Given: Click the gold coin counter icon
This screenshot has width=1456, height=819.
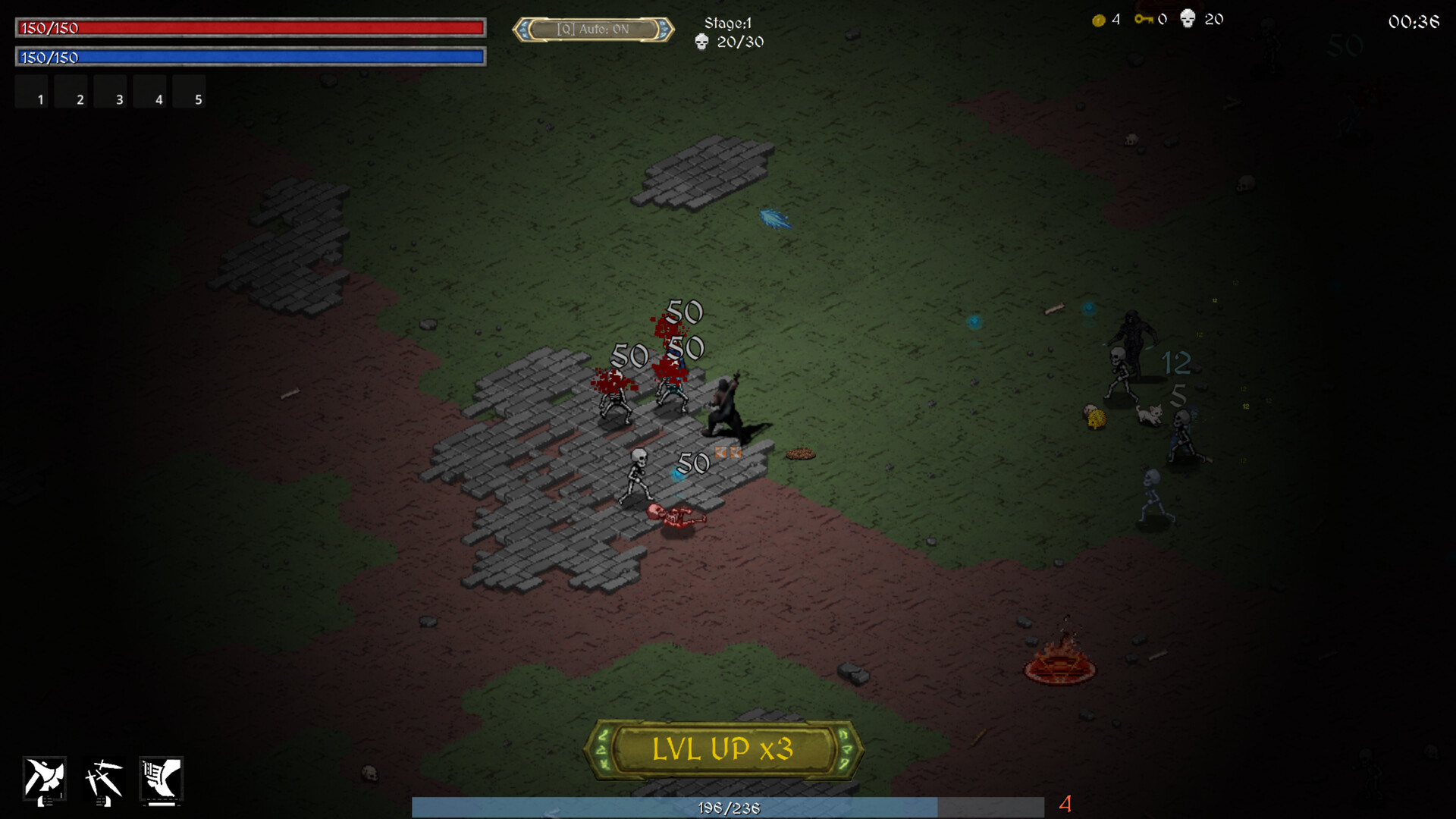Looking at the screenshot, I should 1098,20.
